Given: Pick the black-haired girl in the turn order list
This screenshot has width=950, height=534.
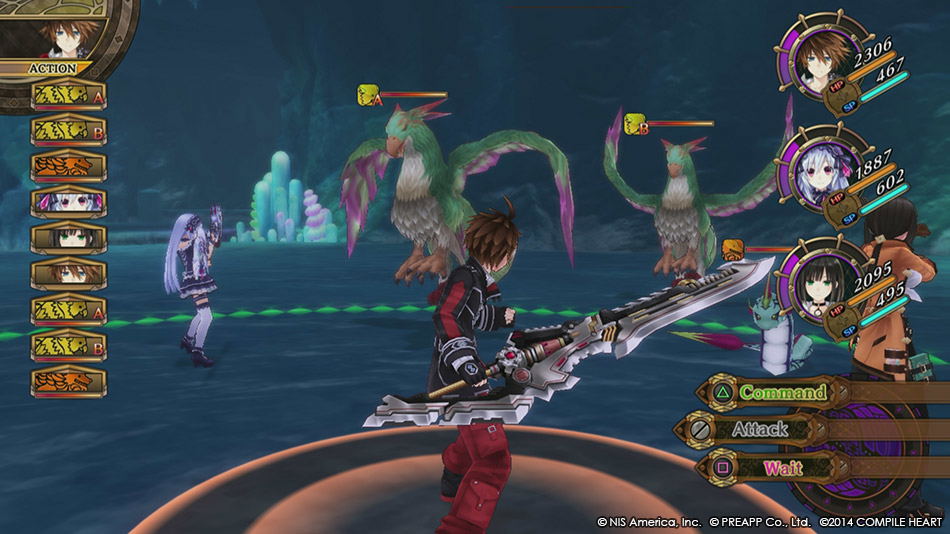Looking at the screenshot, I should (x=68, y=238).
